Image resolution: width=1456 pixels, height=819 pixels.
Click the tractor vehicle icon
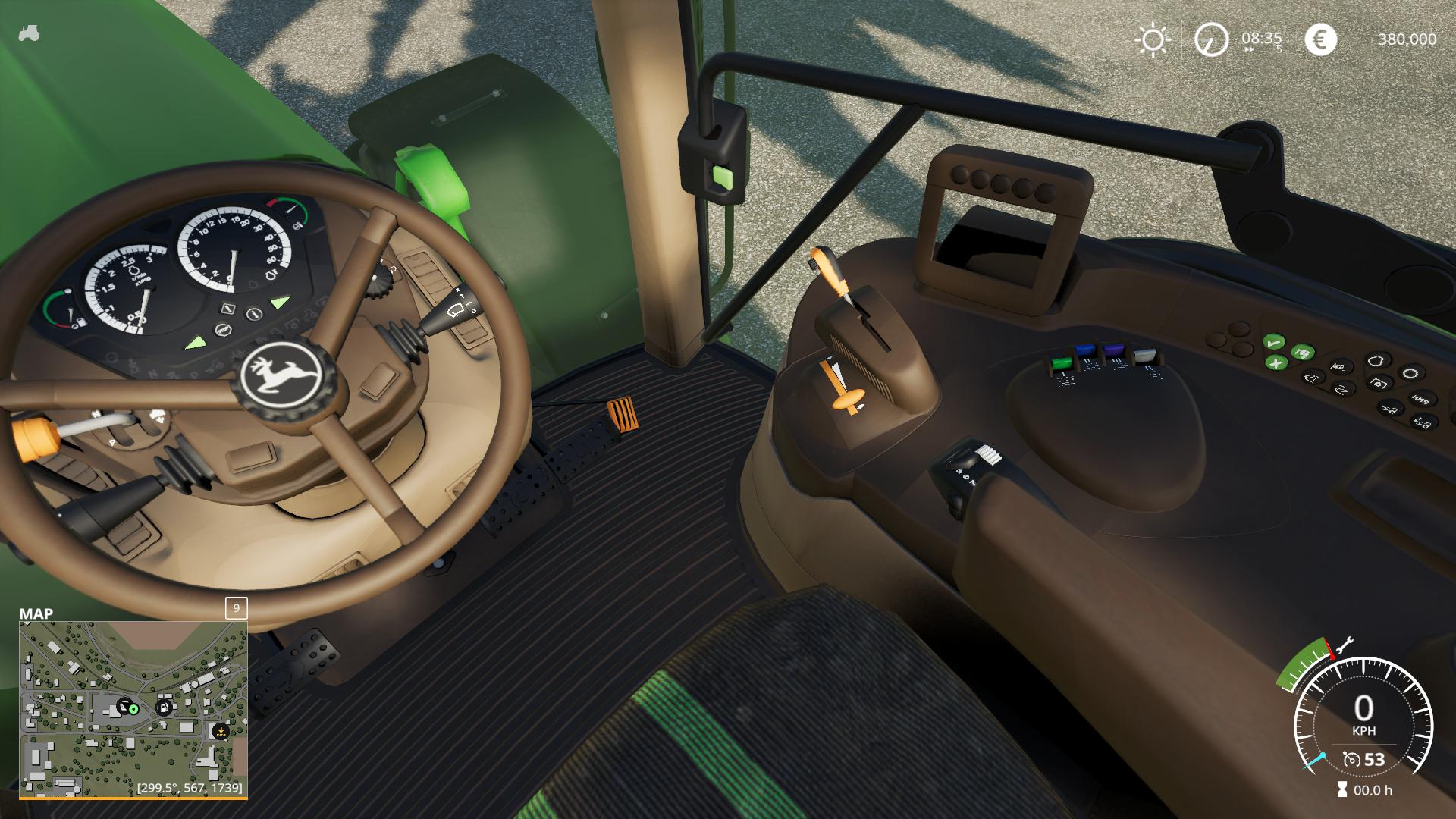[29, 34]
